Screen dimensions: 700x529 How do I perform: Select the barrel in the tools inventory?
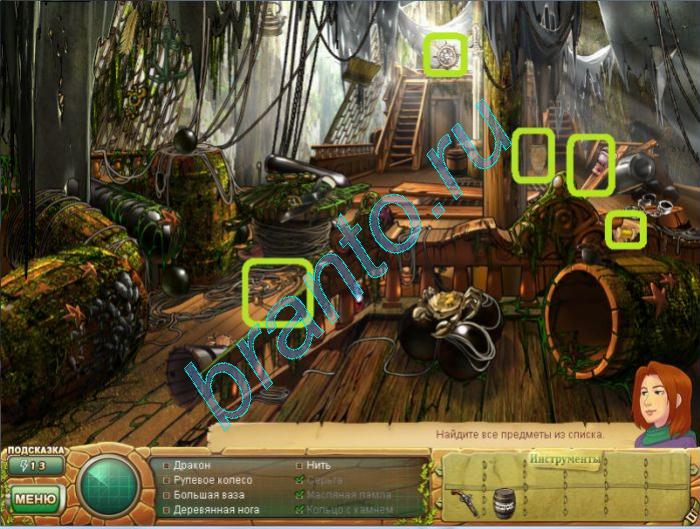coord(503,500)
